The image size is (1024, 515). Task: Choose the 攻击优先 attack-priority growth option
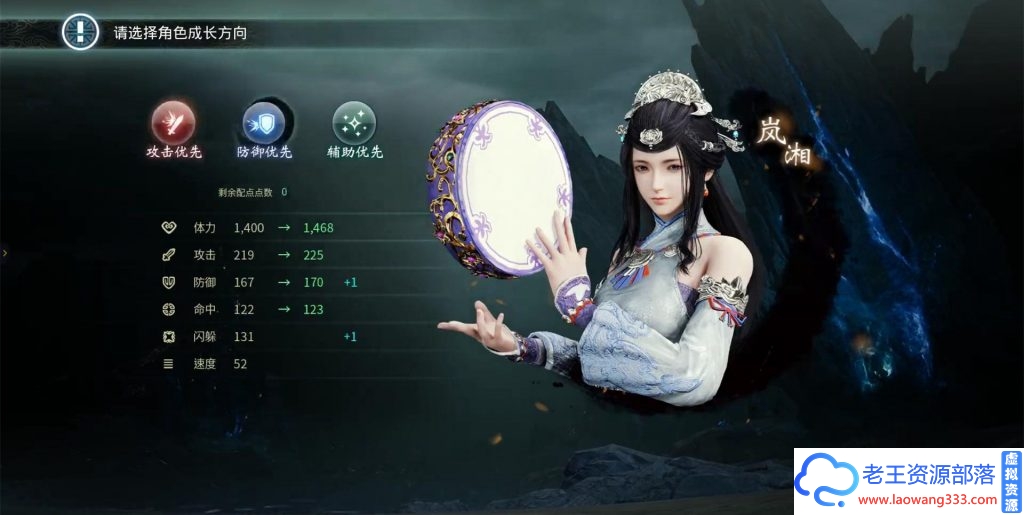pyautogui.click(x=174, y=124)
